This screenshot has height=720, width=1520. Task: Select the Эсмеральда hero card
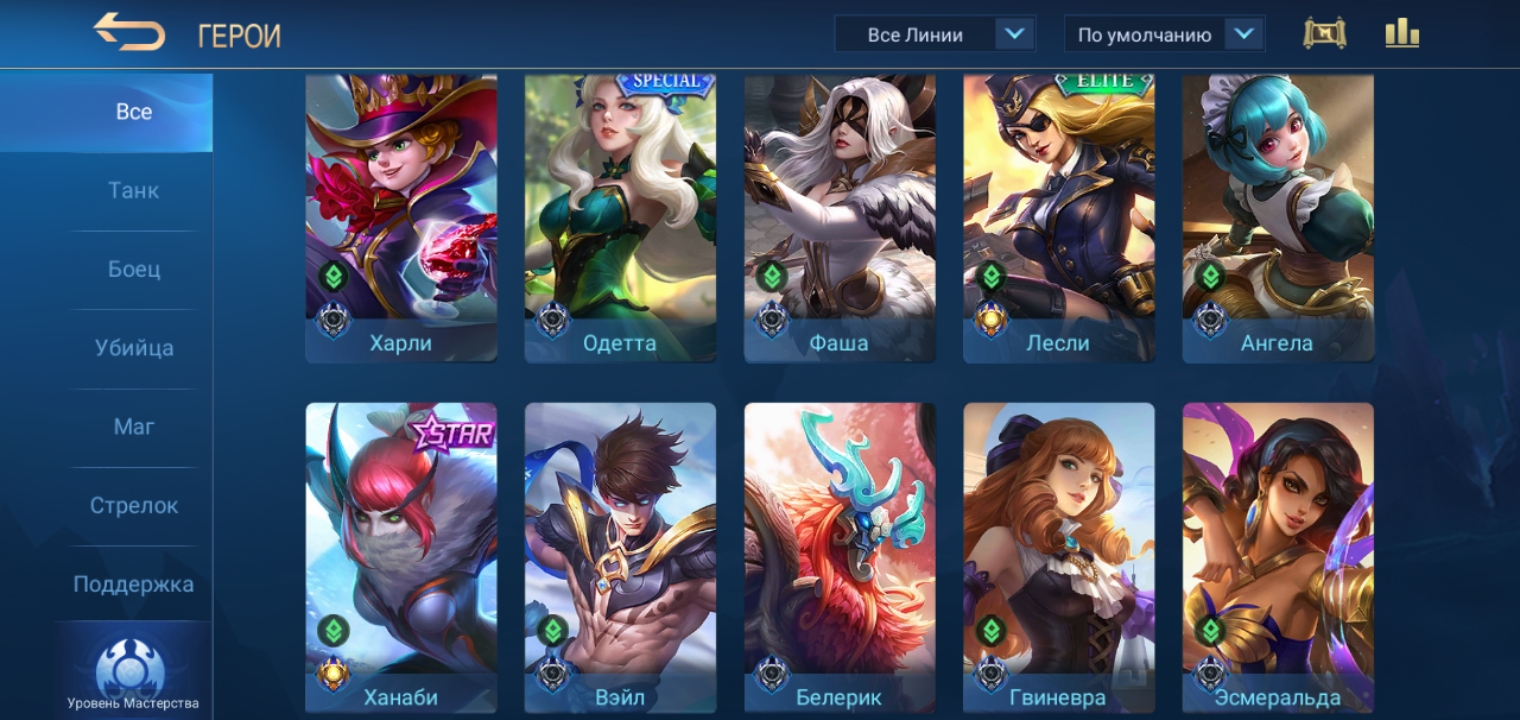[1278, 555]
